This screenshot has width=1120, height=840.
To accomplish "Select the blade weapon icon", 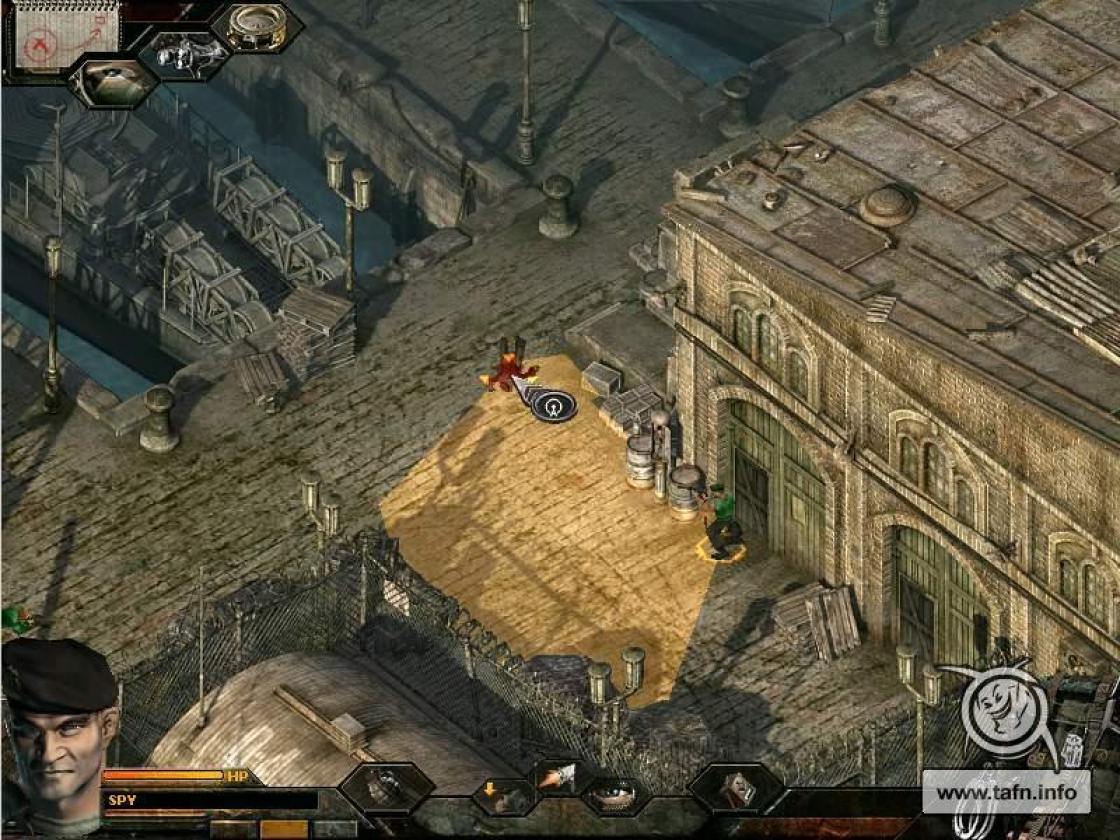I will (x=556, y=776).
